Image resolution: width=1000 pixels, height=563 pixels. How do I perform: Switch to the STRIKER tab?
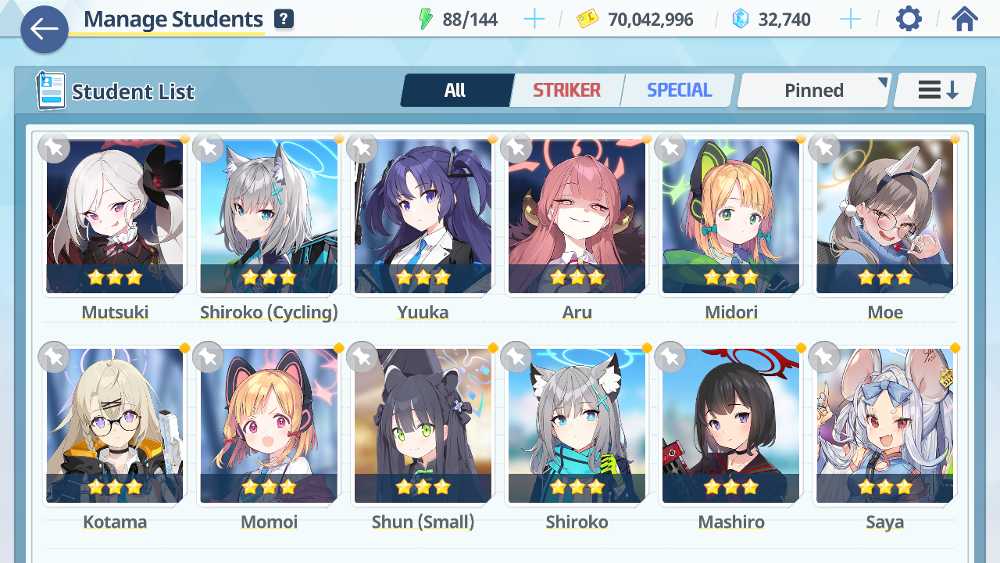click(566, 90)
